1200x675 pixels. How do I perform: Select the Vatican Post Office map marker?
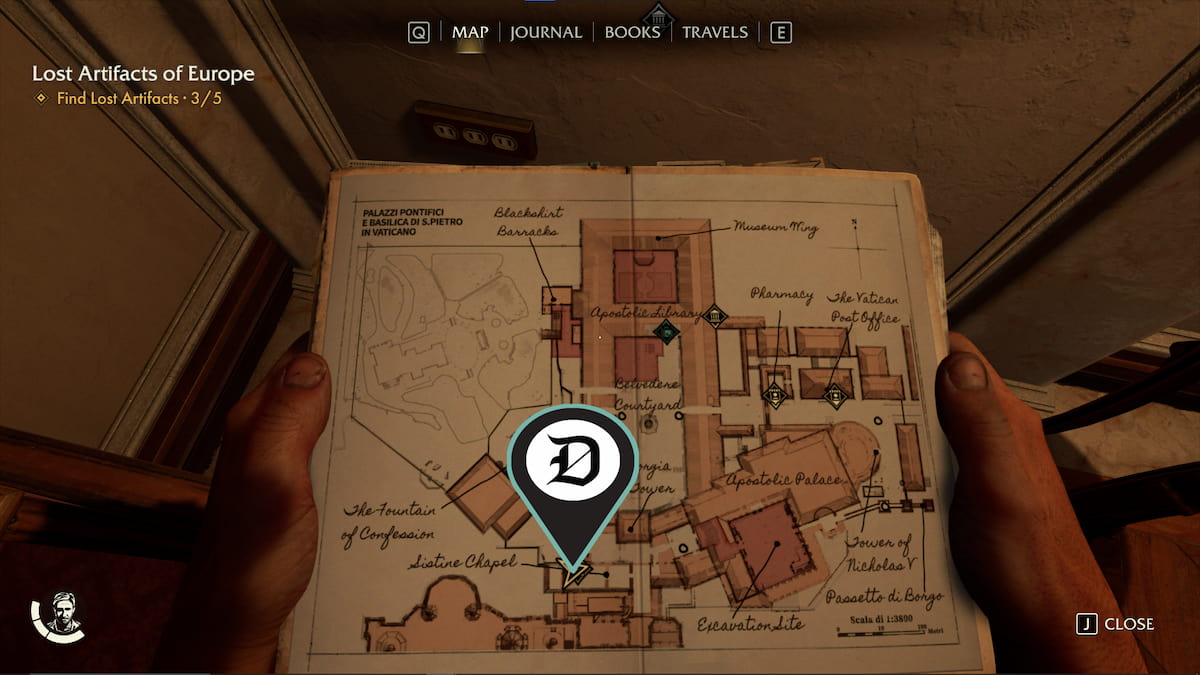(x=834, y=396)
